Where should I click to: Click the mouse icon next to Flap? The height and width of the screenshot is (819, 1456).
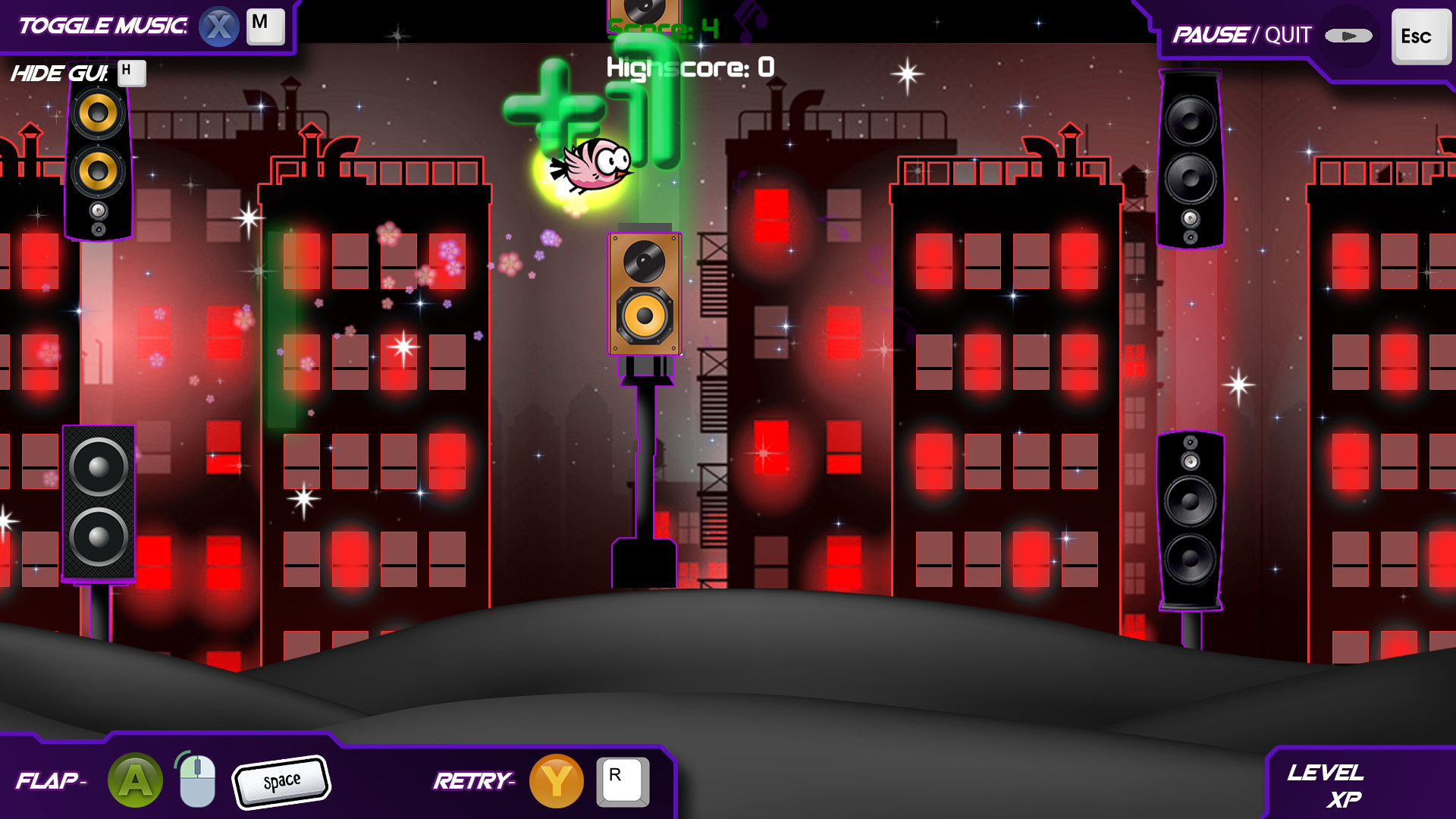(194, 780)
